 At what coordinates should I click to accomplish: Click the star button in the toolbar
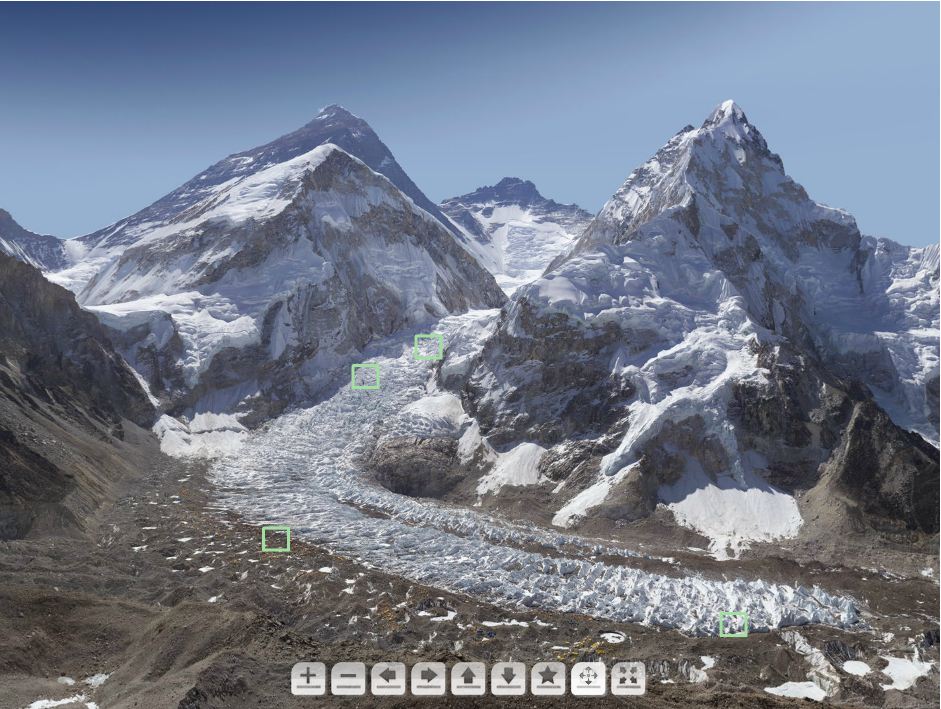[548, 679]
